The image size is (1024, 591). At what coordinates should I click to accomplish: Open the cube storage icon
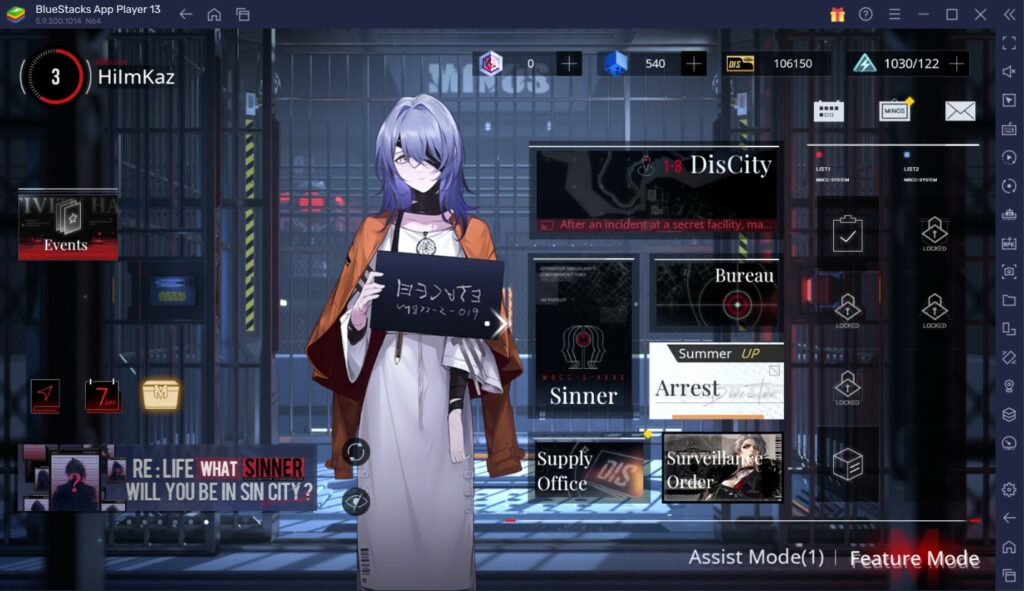[847, 463]
